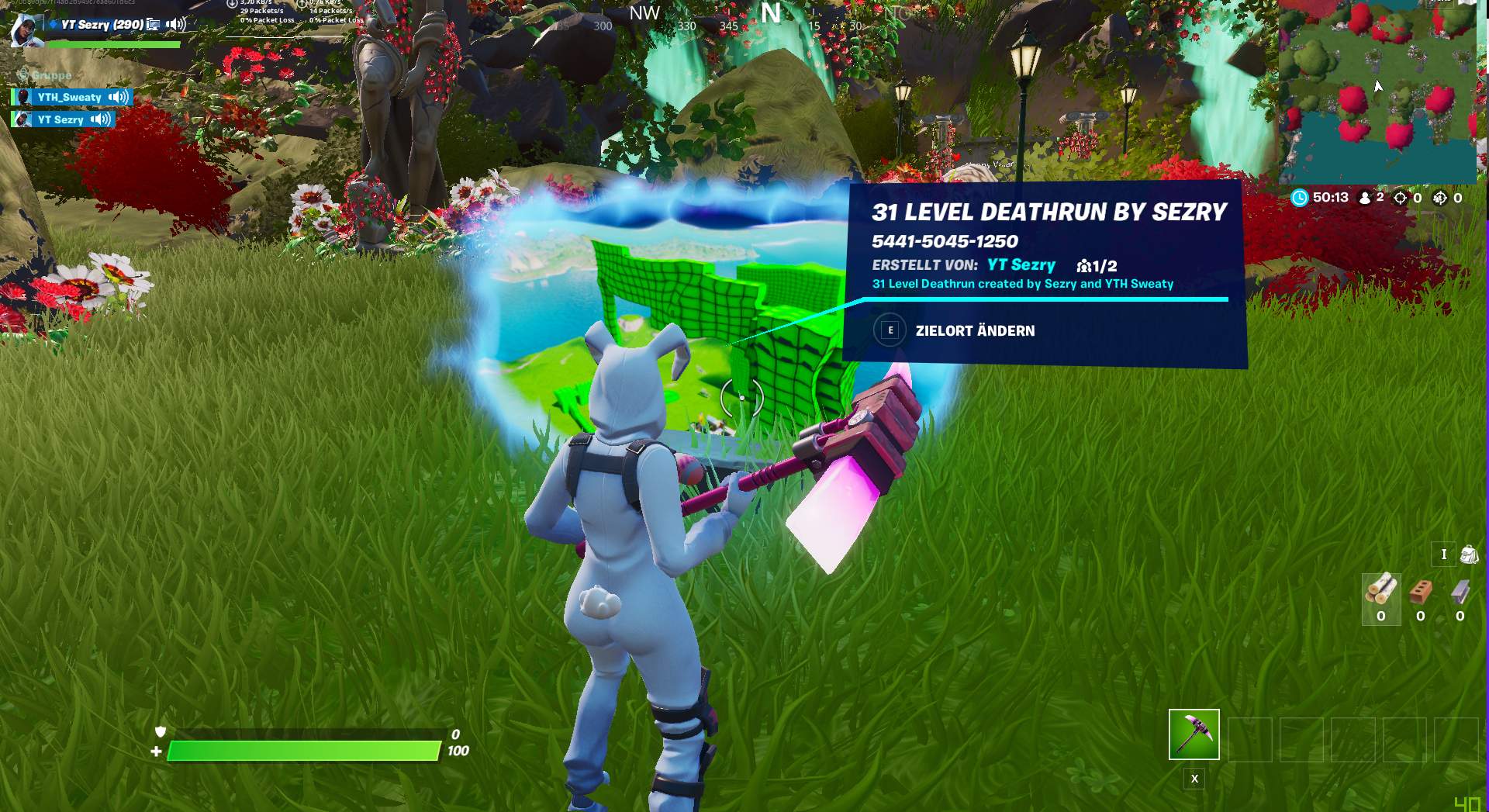Toggle the speaker on the YT Sezry banner
This screenshot has width=1489, height=812.
click(x=174, y=24)
